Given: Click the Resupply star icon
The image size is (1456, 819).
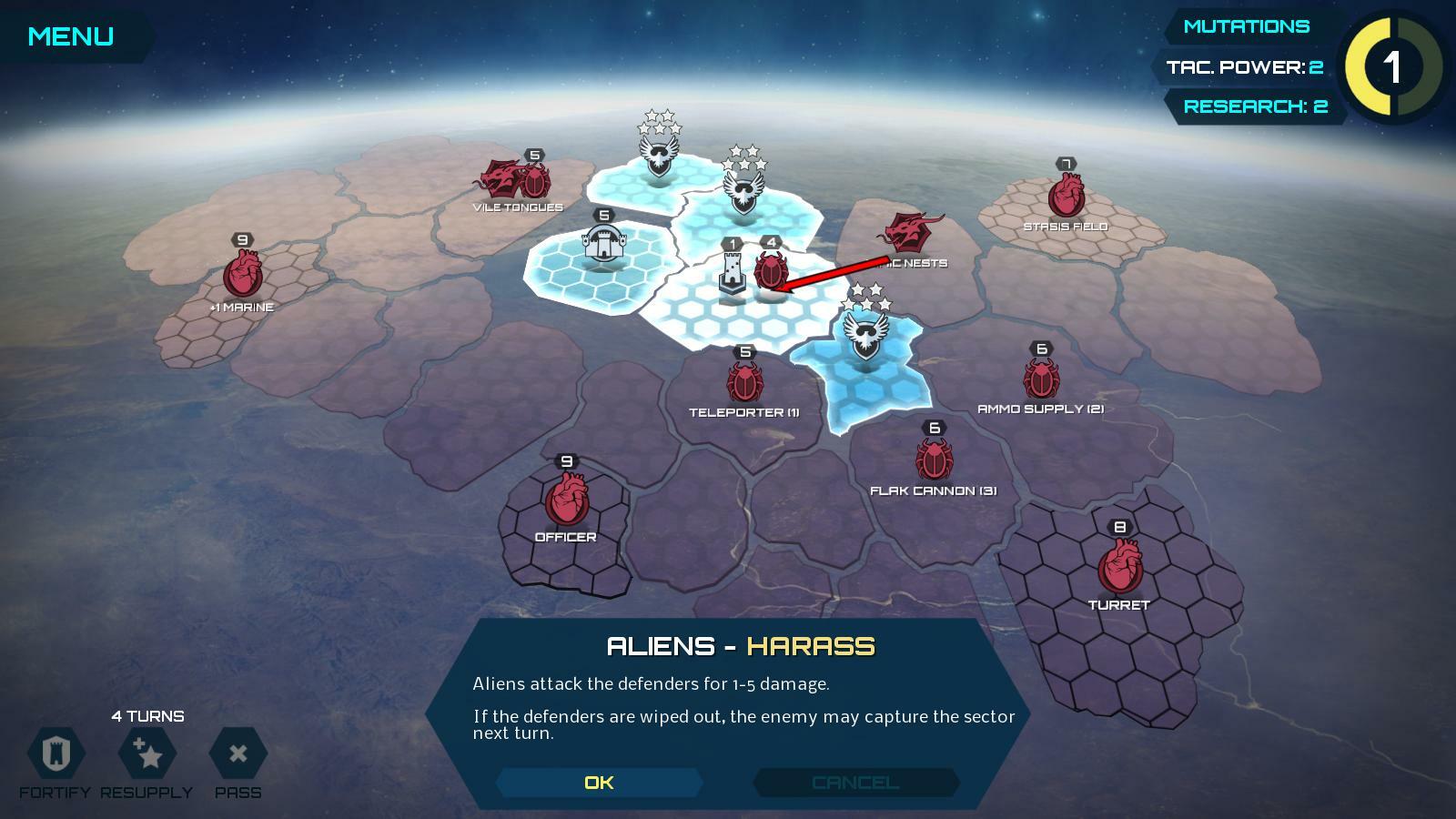Looking at the screenshot, I should click(x=146, y=755).
